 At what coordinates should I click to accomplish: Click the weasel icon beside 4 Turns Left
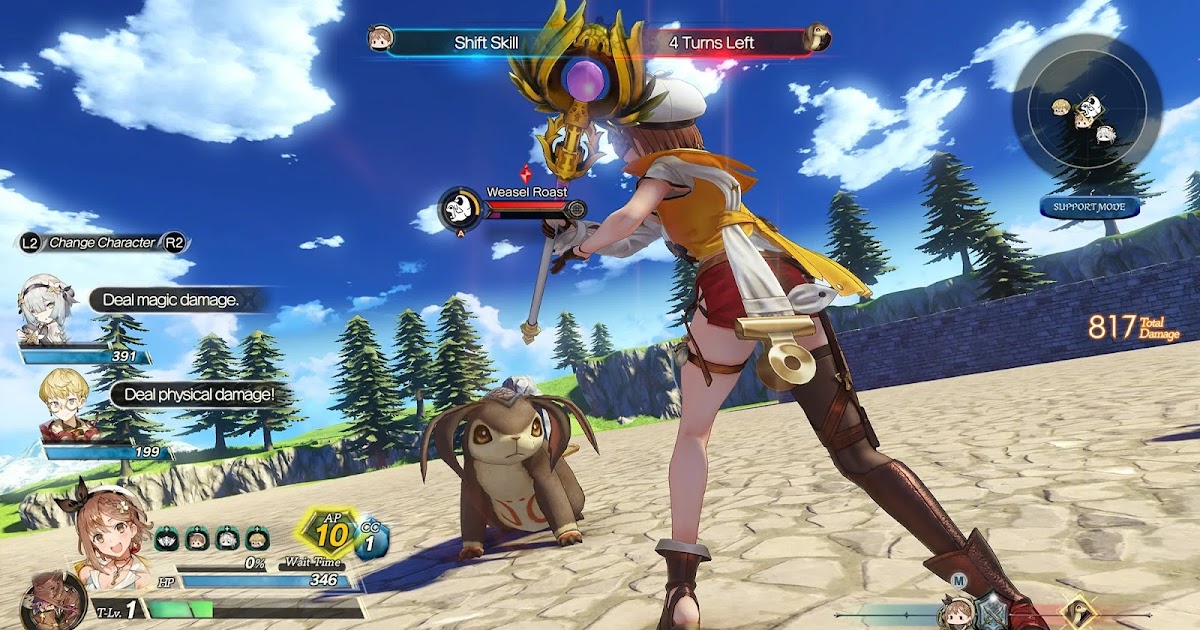tap(816, 40)
